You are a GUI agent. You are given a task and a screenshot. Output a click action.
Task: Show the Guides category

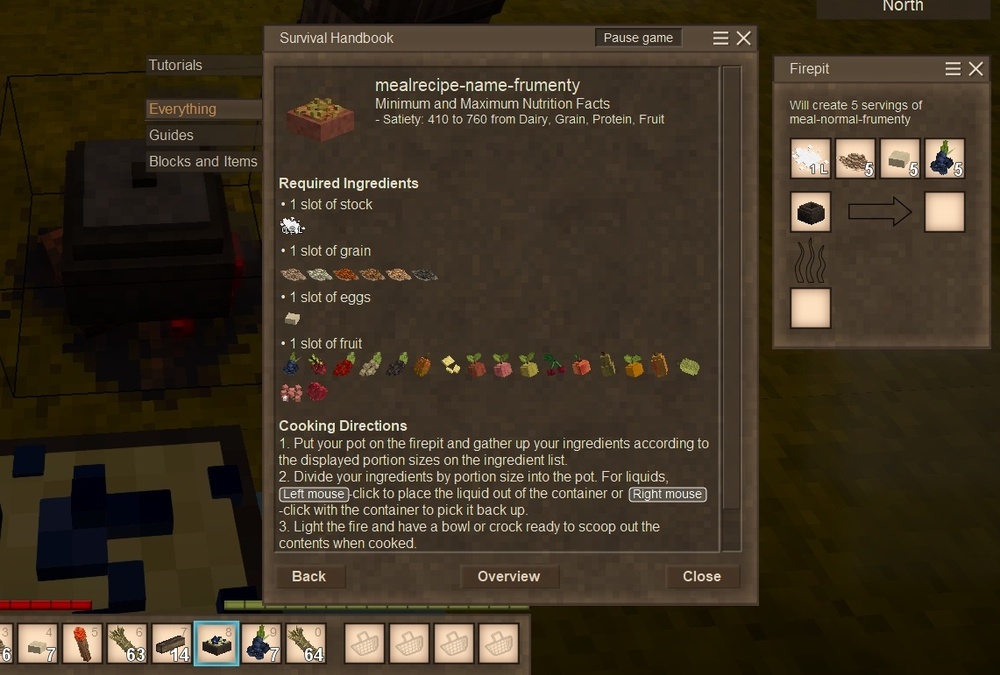pos(172,135)
